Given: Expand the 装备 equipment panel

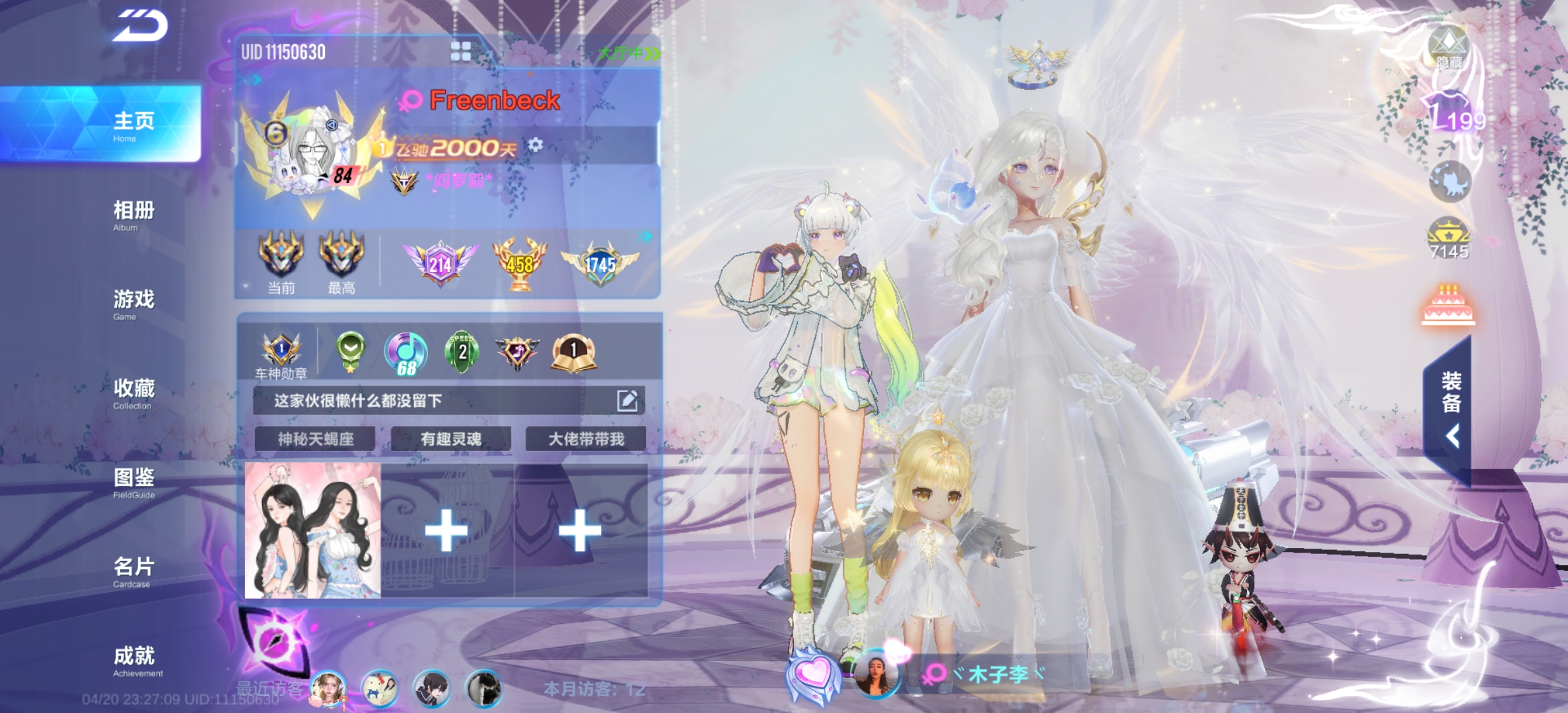Looking at the screenshot, I should pos(1451,409).
